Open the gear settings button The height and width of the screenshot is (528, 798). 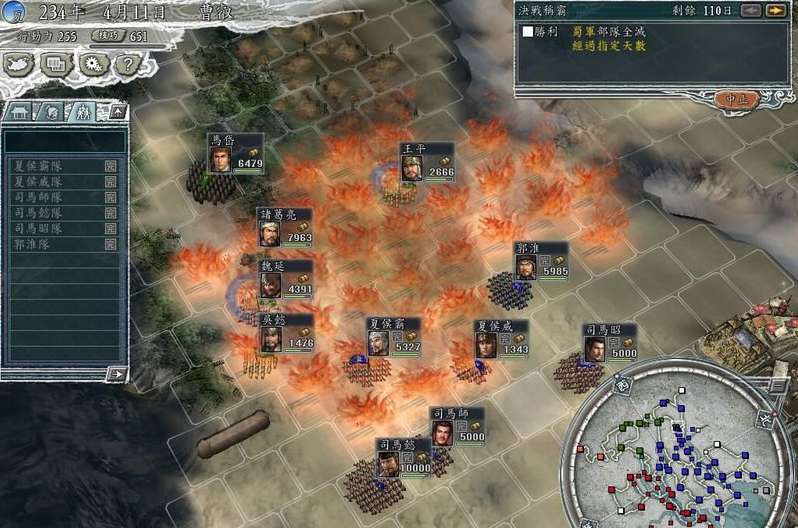93,64
